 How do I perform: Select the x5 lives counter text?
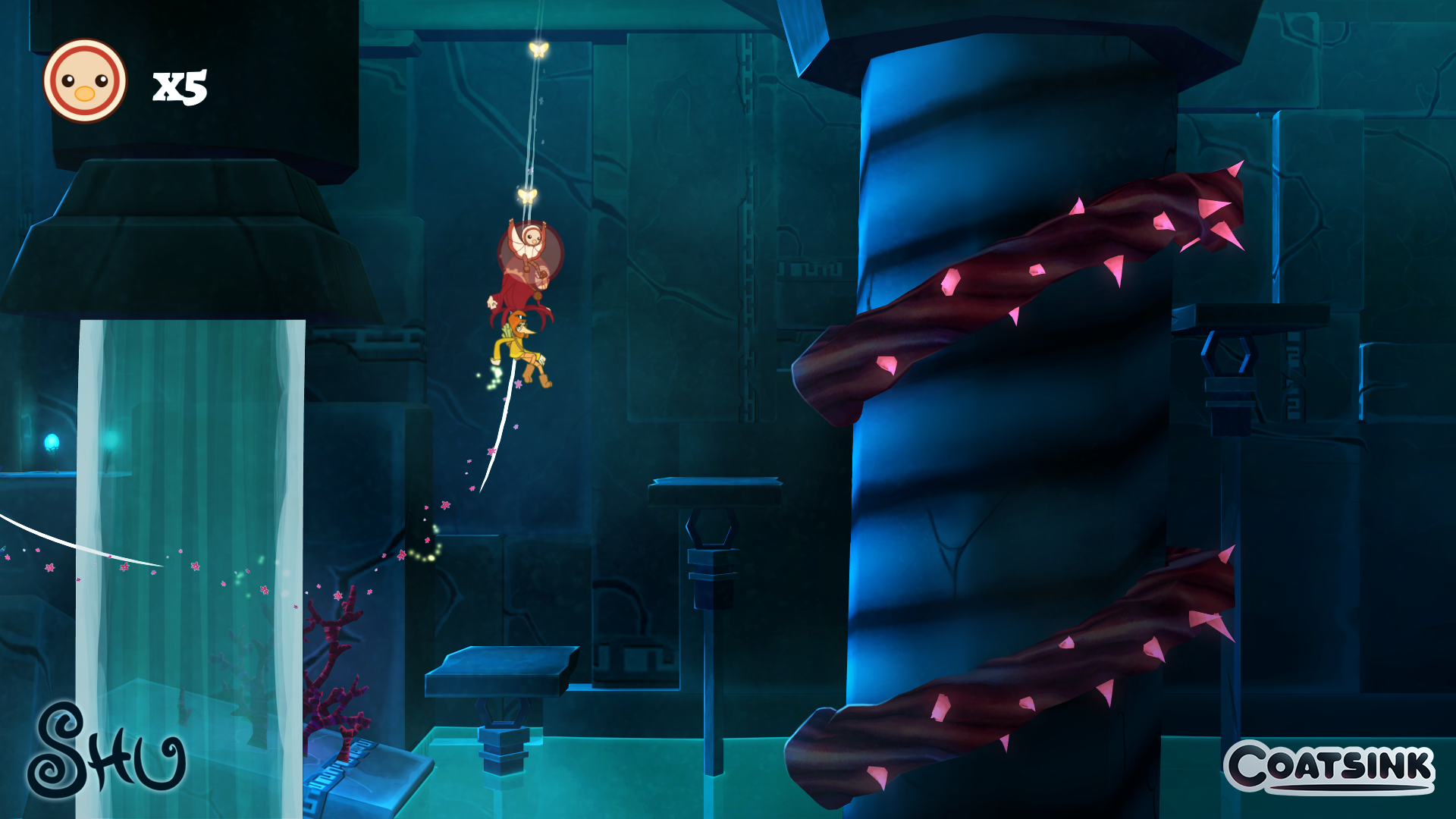tap(180, 85)
